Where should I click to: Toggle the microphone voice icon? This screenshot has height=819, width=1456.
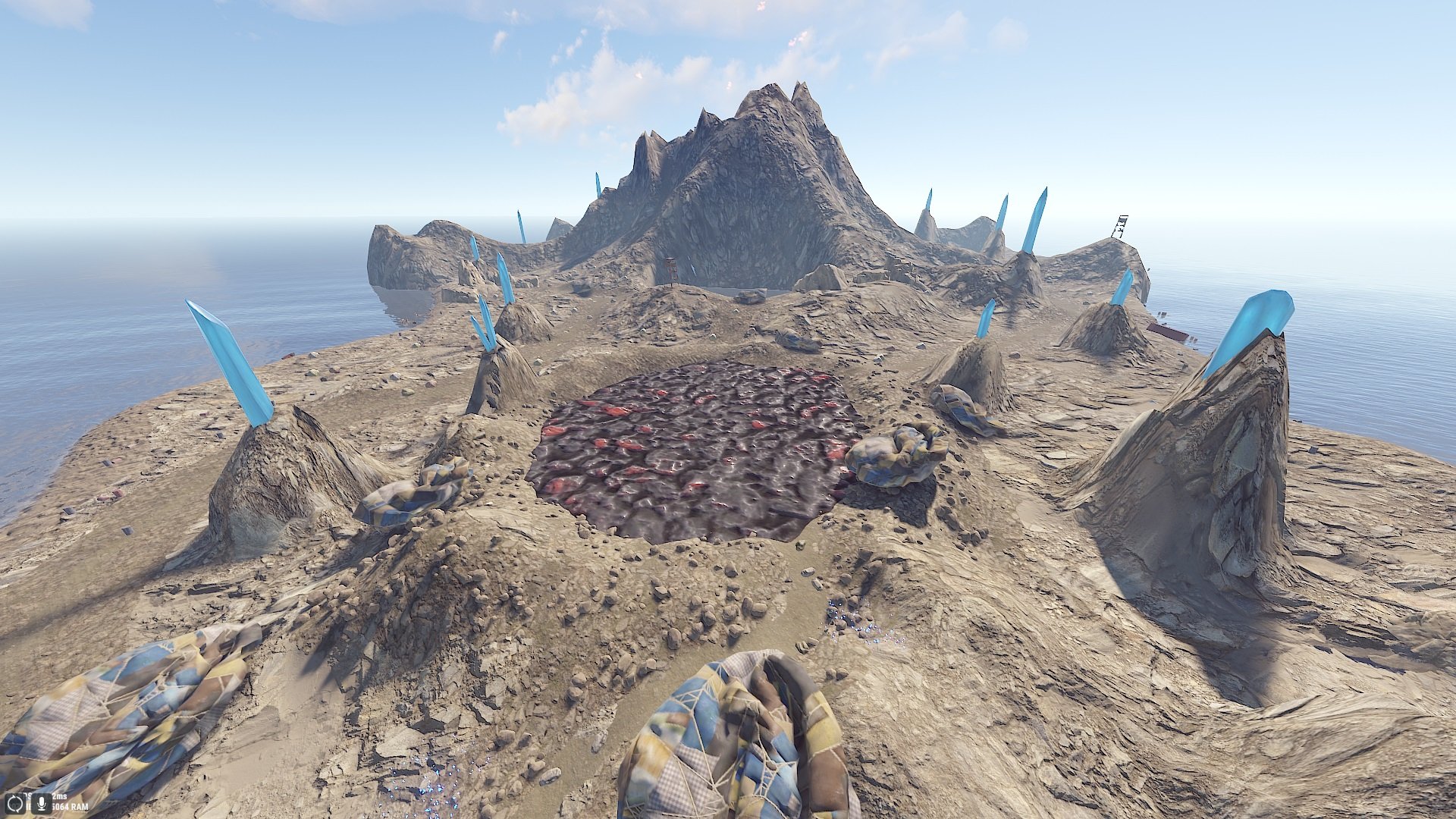[x=40, y=802]
